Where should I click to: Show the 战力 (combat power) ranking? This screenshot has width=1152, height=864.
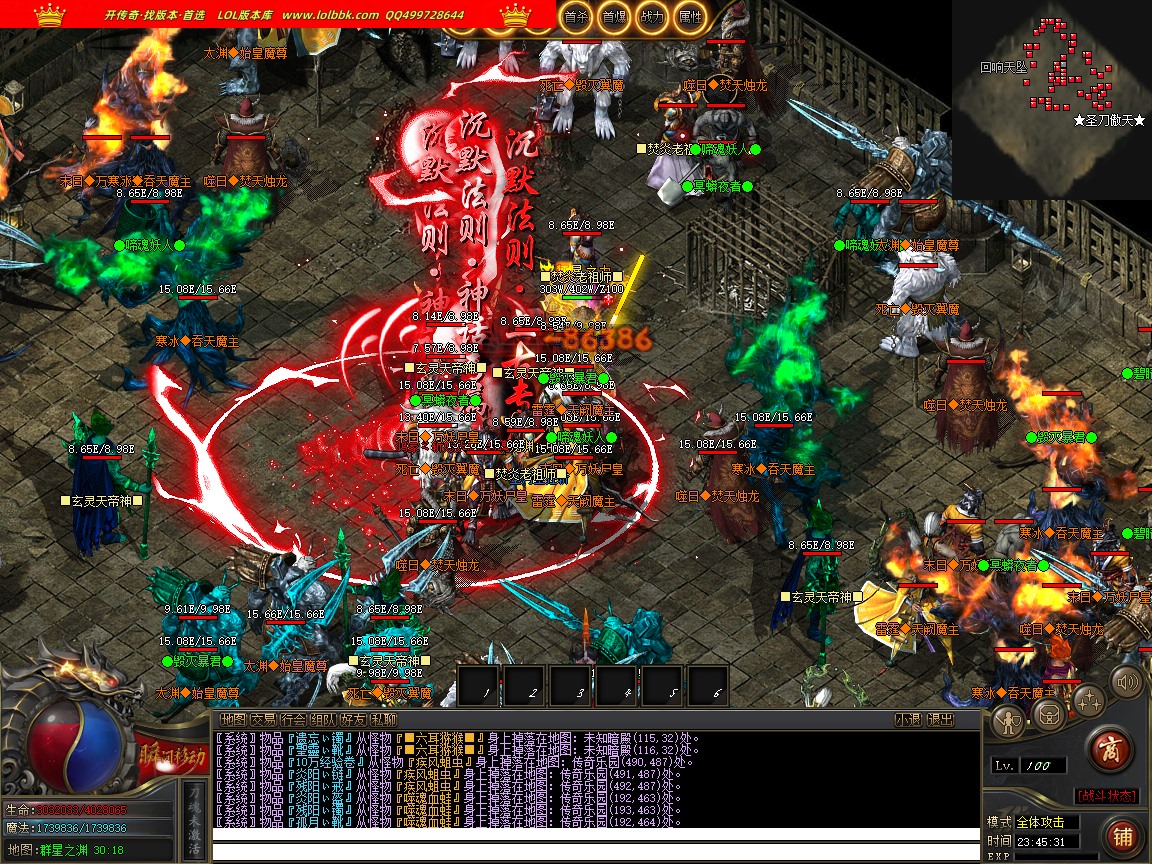click(x=651, y=17)
